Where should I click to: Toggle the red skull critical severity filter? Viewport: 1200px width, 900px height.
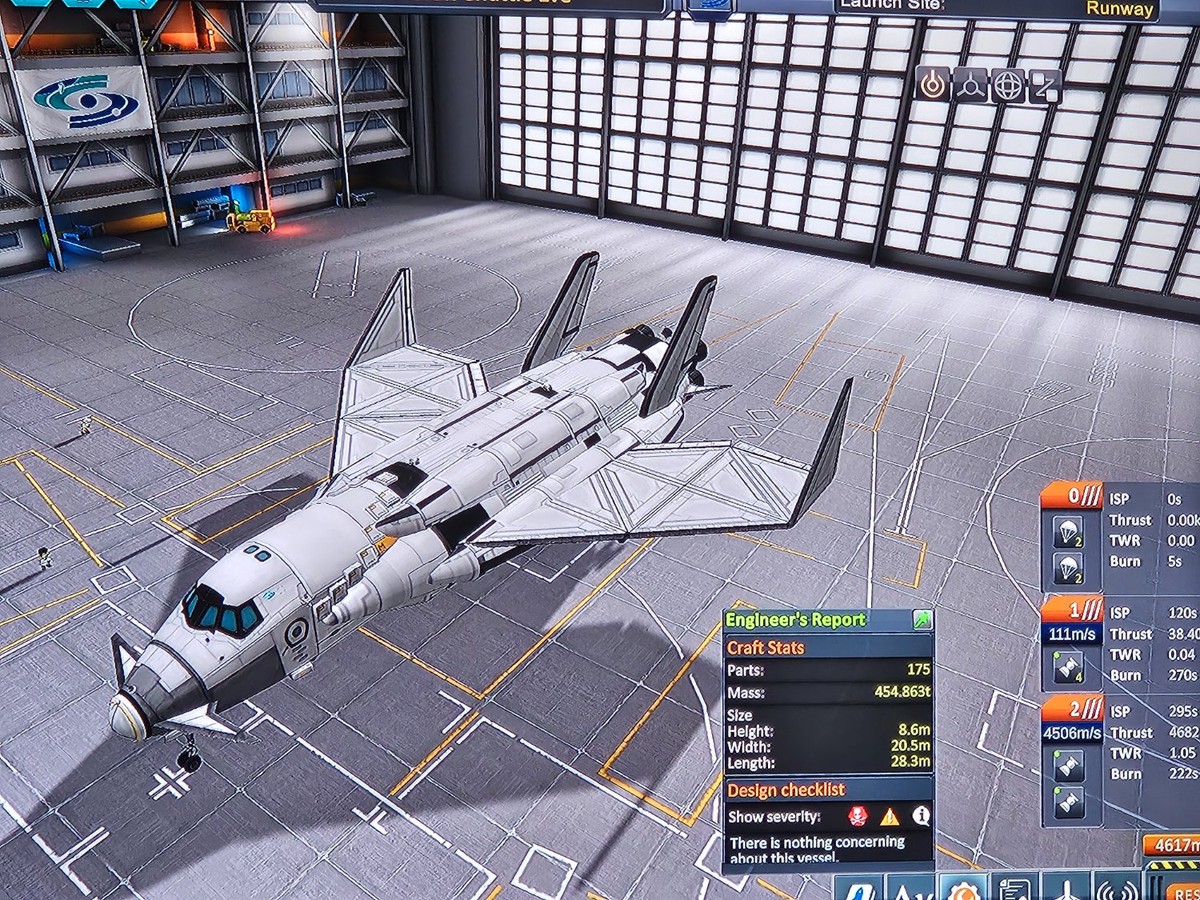tap(857, 816)
